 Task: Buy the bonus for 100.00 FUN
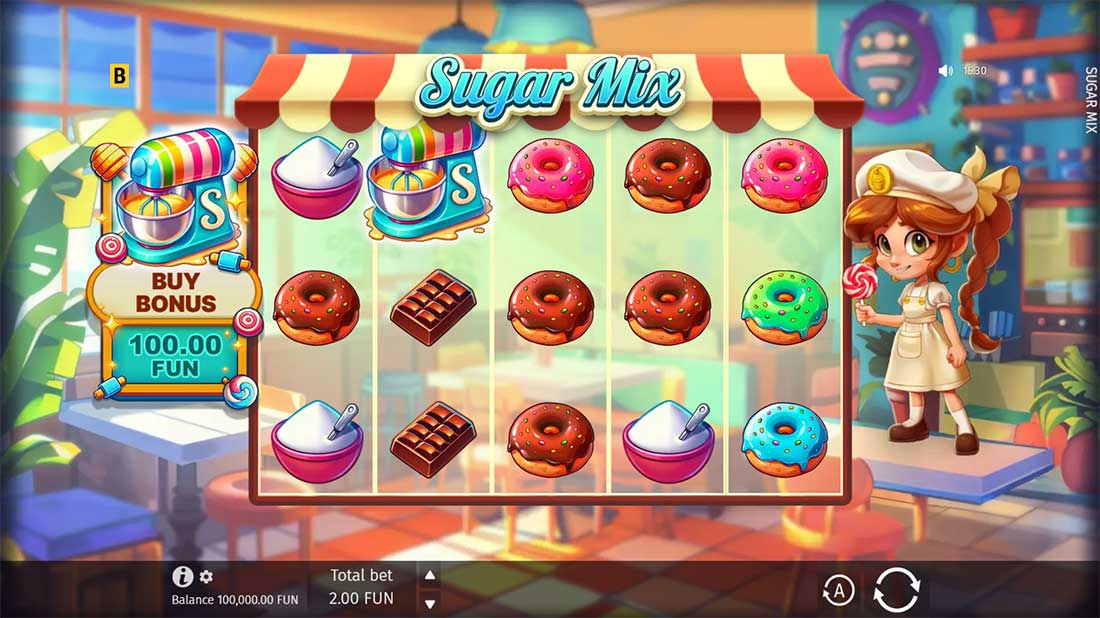coord(176,357)
